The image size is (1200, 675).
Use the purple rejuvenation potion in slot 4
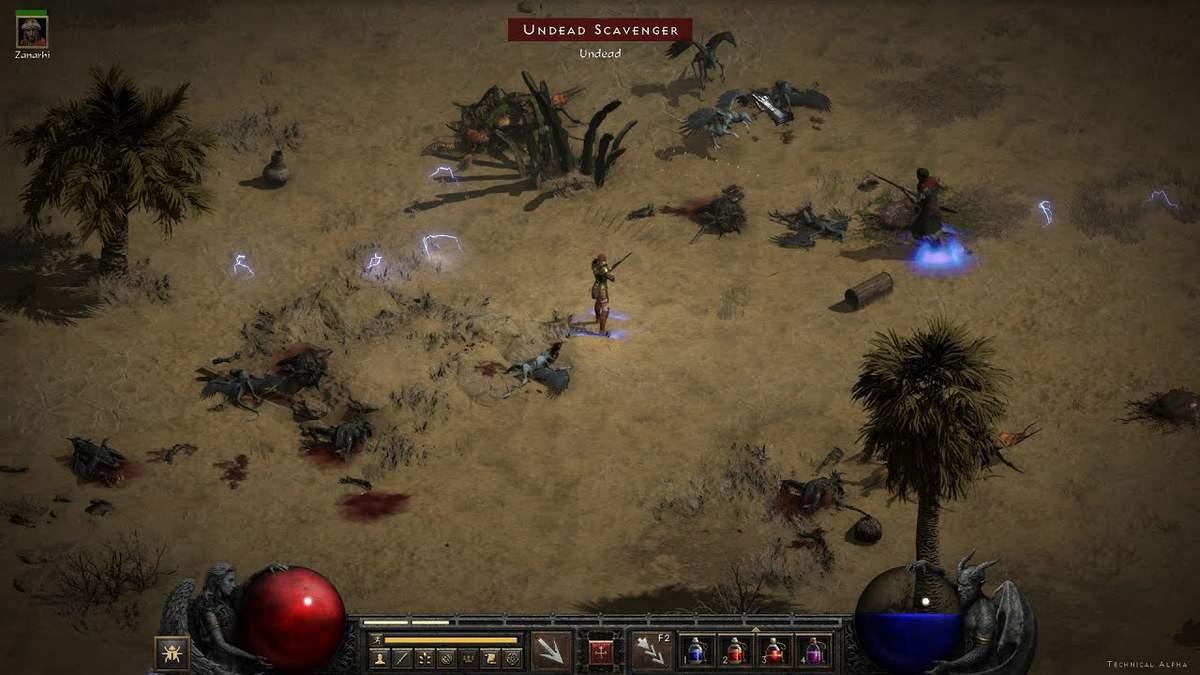(x=812, y=651)
